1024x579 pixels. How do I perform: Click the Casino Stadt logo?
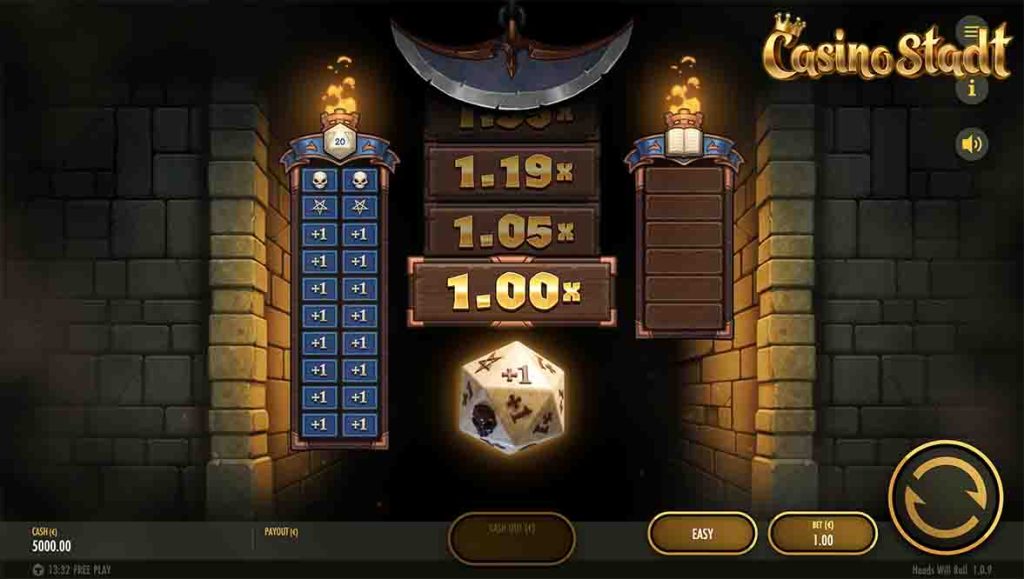[x=885, y=50]
